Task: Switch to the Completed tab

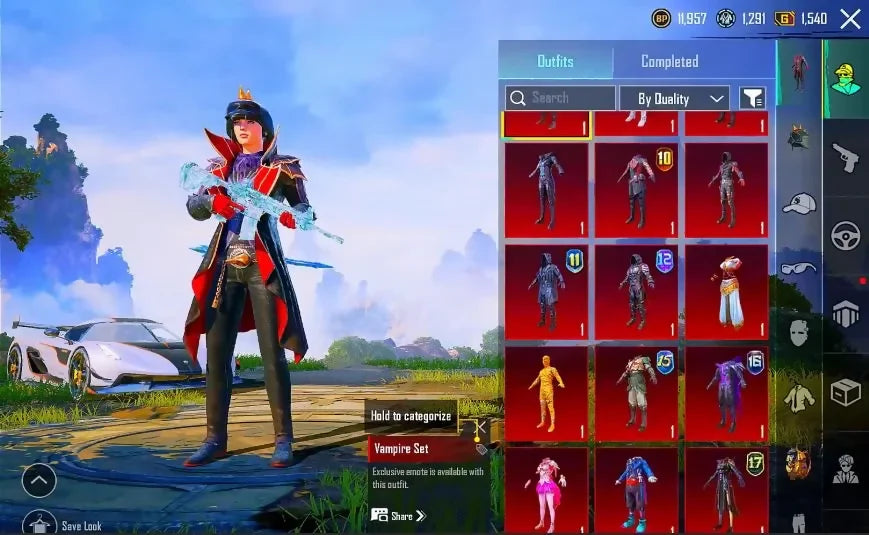Action: tap(669, 61)
